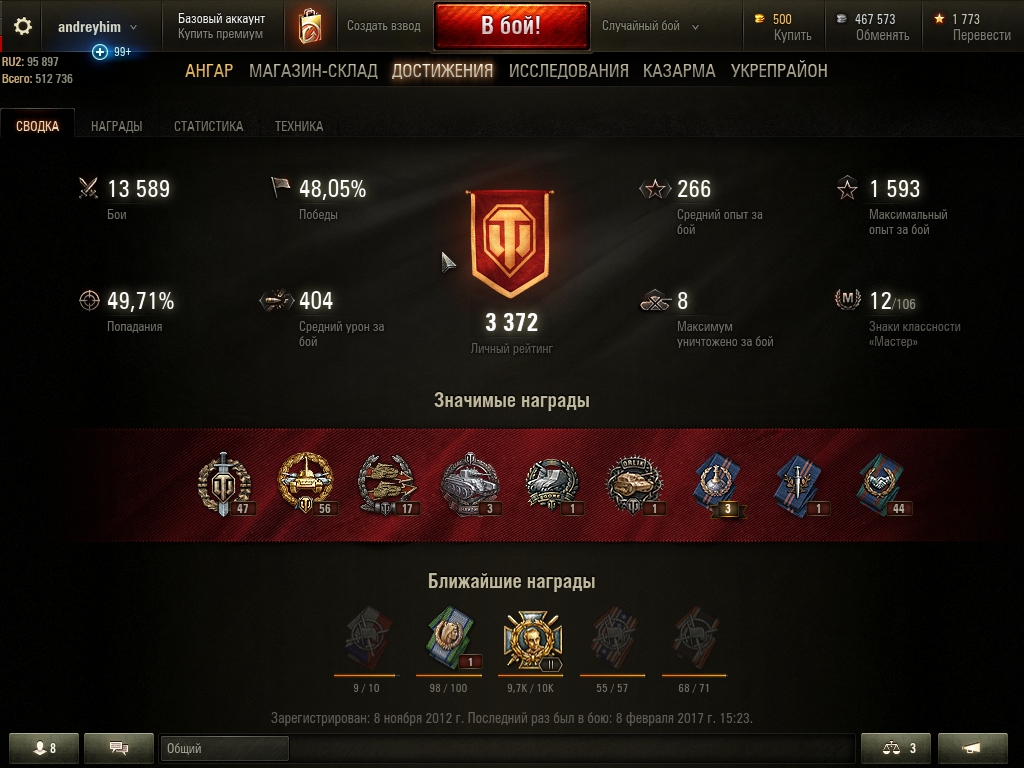Screen dimensions: 1024x768
Task: Exchange credits via Обменять
Action: 882,35
